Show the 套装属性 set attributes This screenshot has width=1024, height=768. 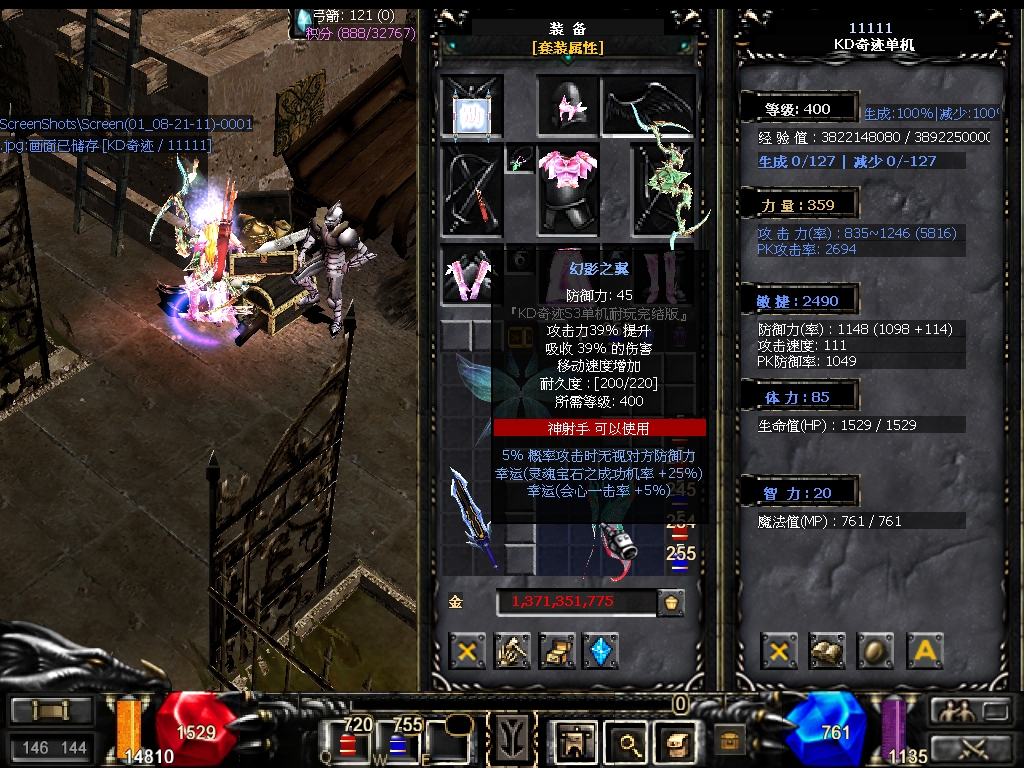coord(567,47)
